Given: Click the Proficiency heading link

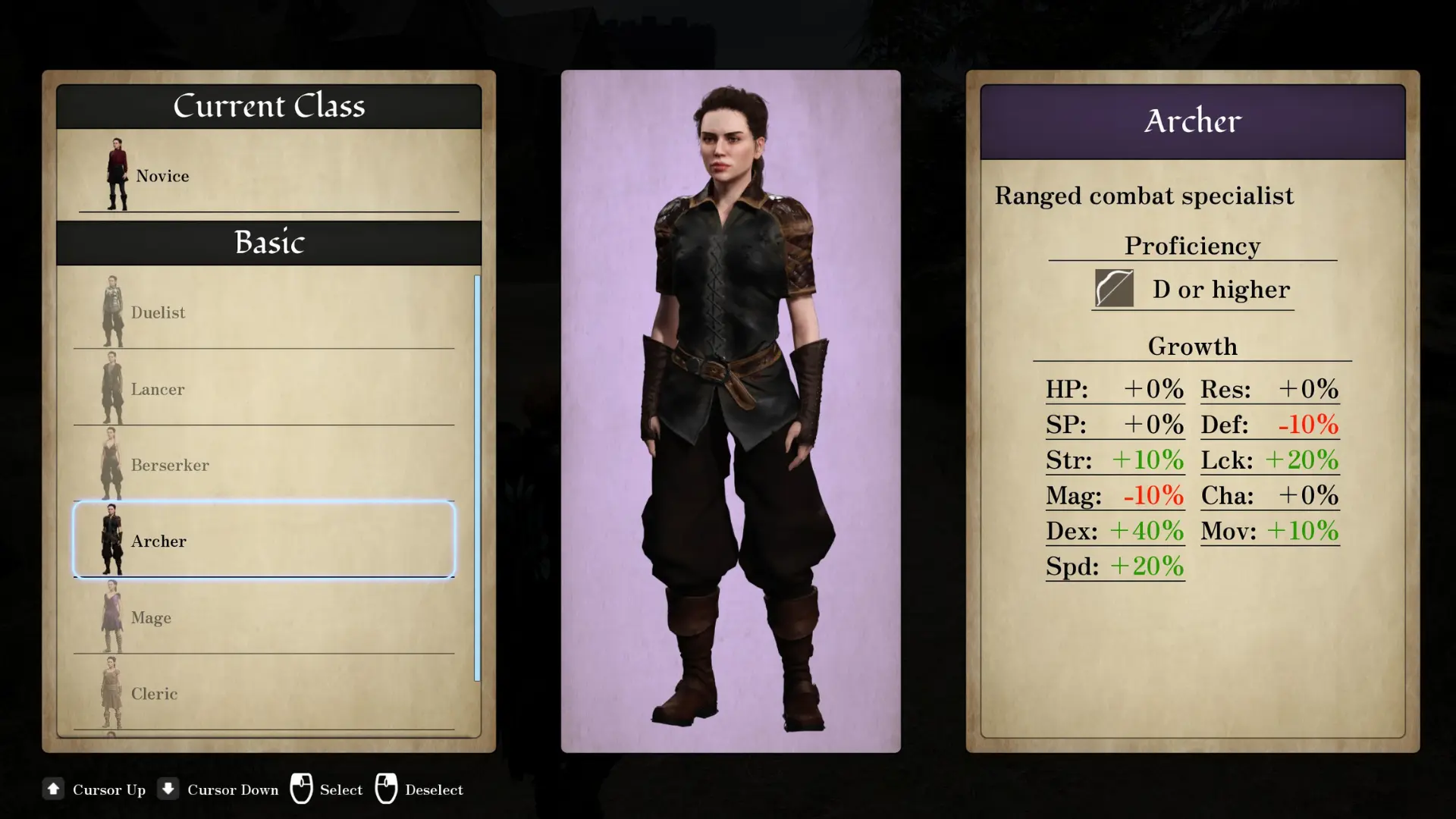Looking at the screenshot, I should [x=1192, y=245].
